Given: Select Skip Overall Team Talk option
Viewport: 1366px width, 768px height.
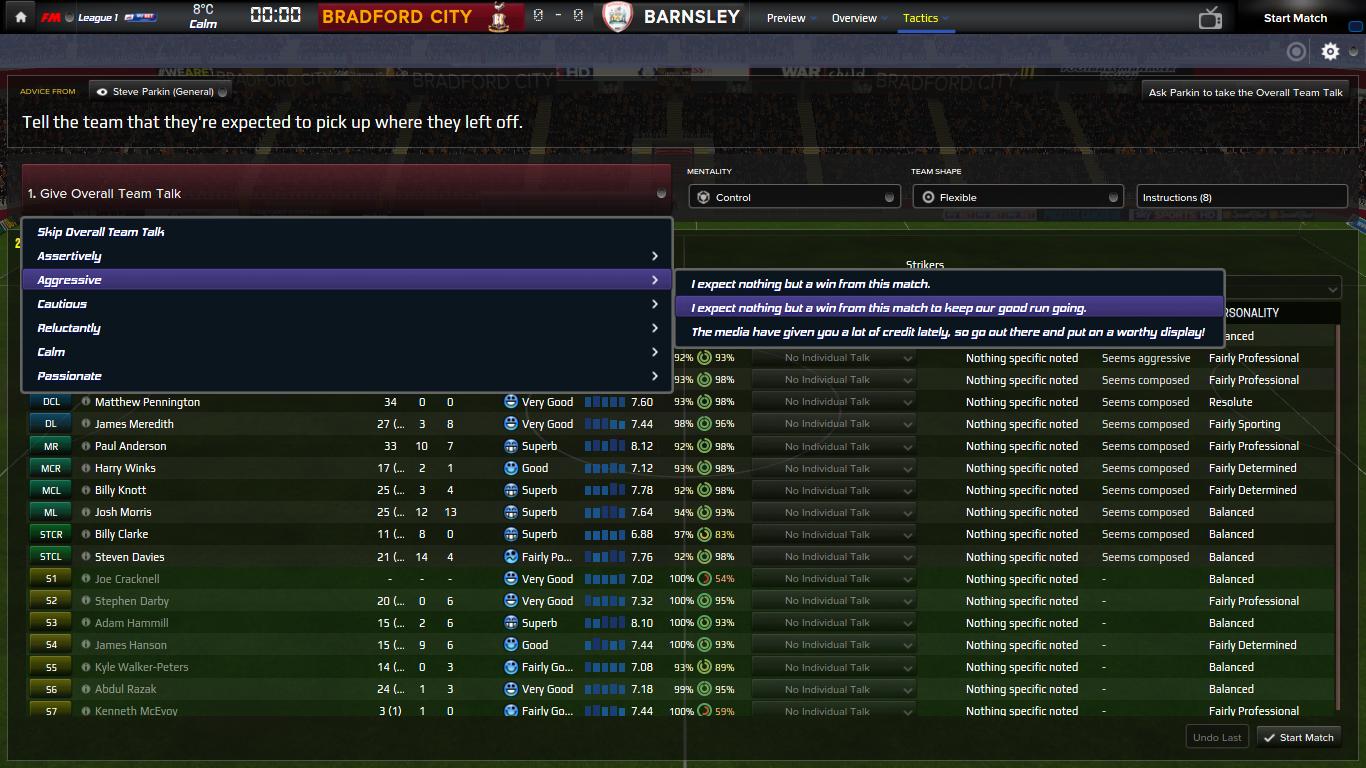Looking at the screenshot, I should pyautogui.click(x=101, y=232).
